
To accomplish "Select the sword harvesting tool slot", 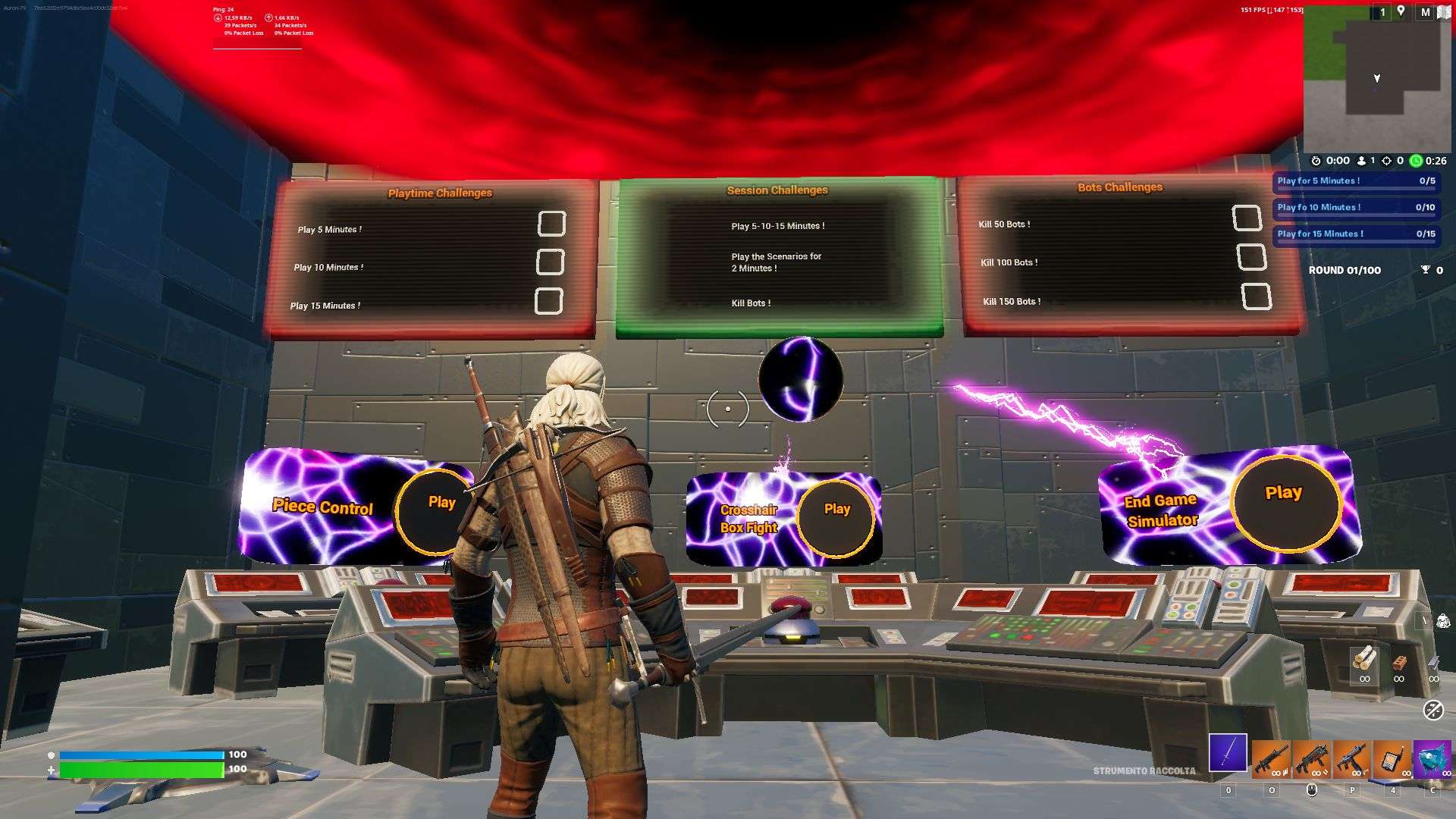I will 1228,753.
